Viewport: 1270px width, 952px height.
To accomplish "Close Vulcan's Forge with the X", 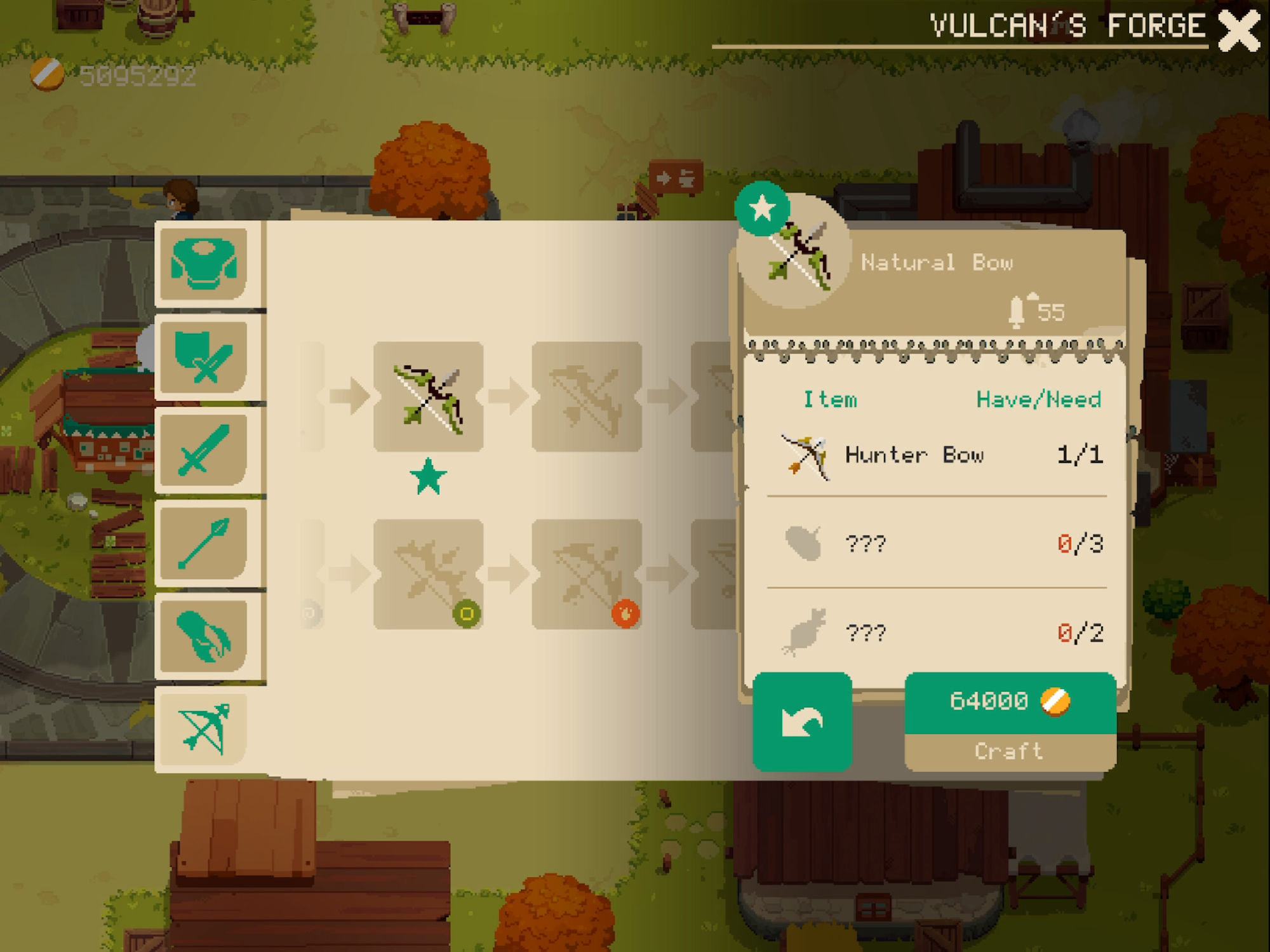I will (1238, 30).
